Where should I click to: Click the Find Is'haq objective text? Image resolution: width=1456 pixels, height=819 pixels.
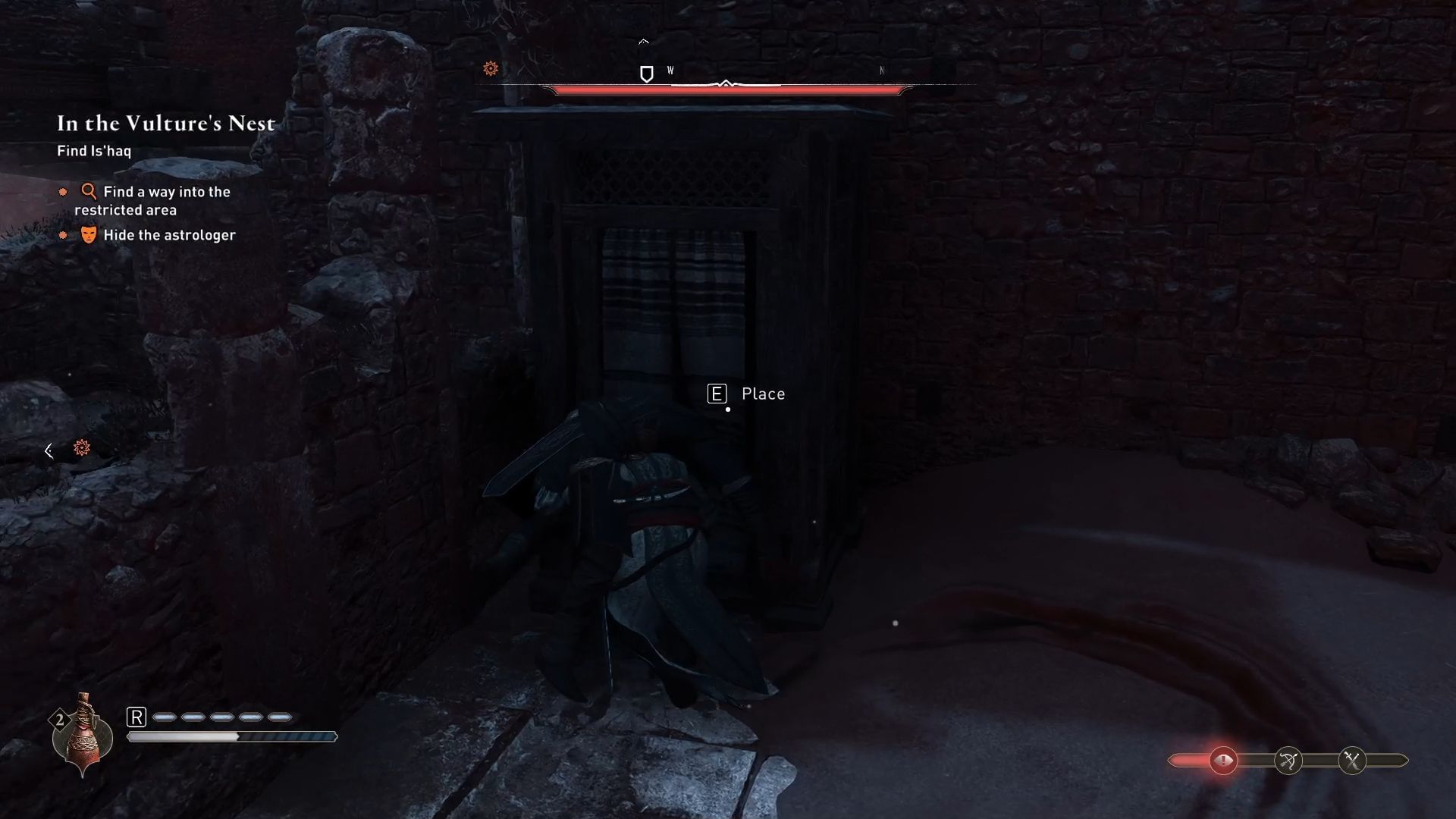click(x=94, y=151)
